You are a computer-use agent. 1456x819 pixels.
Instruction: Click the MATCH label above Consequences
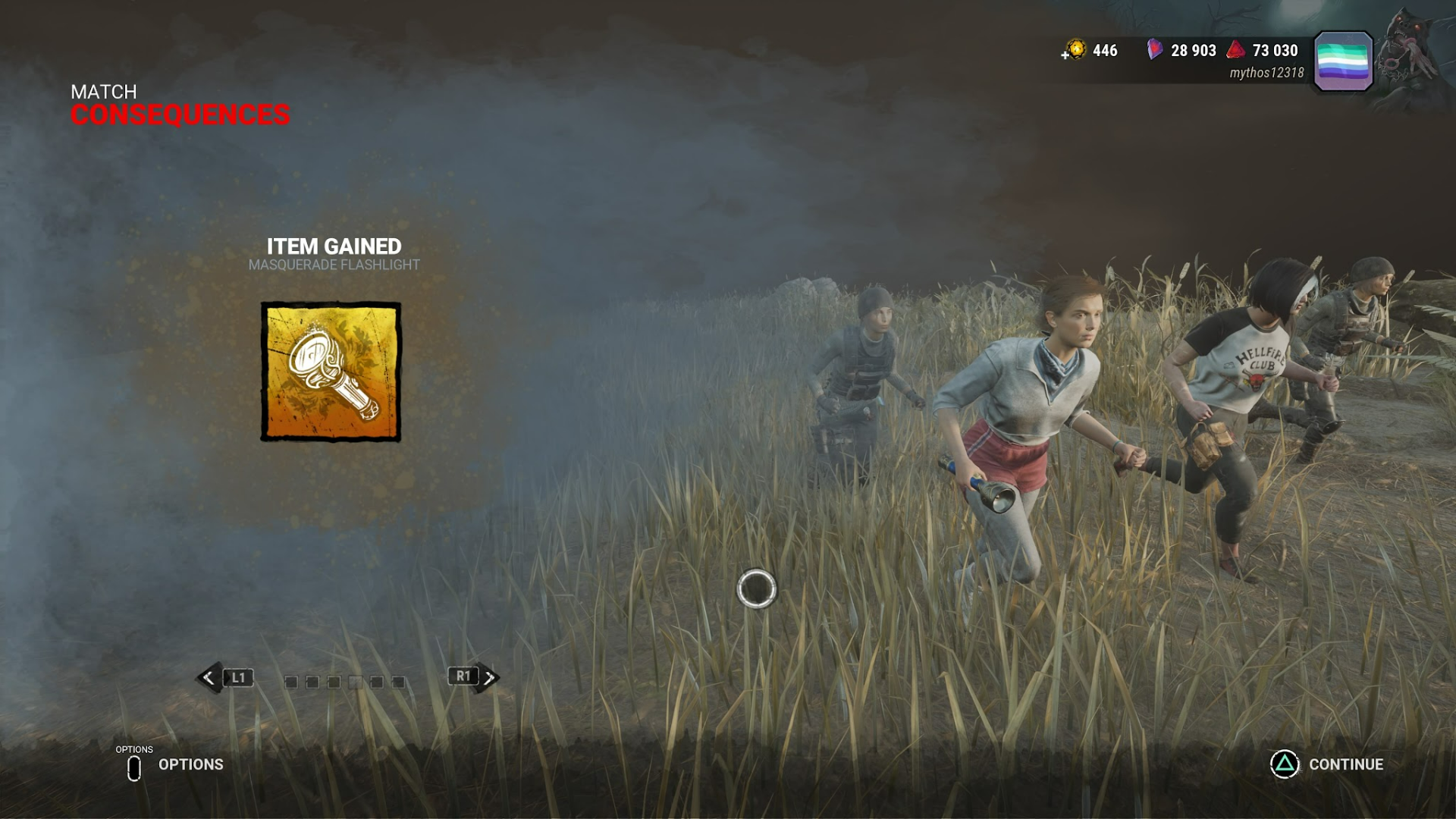point(103,92)
